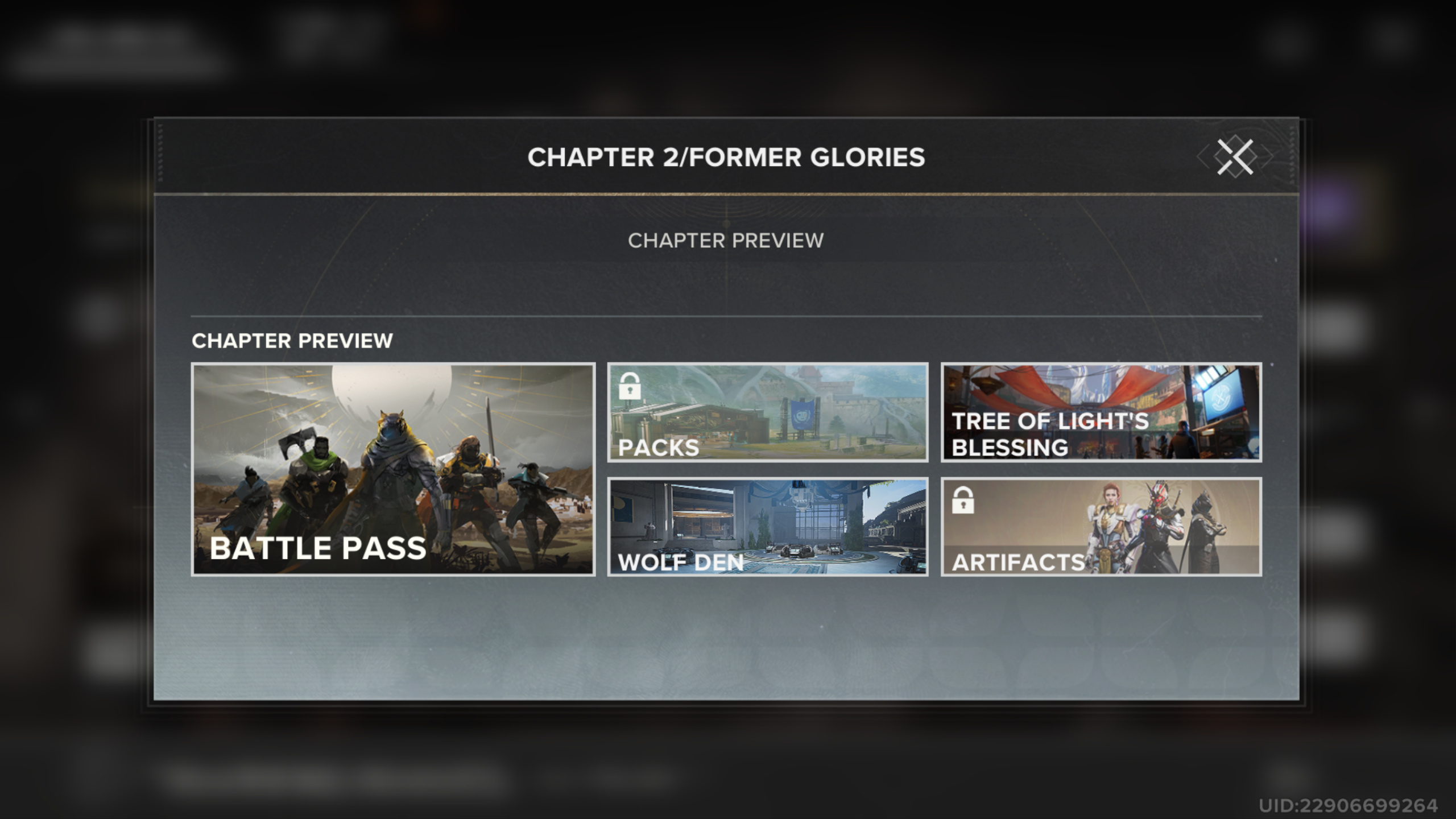Open Tree of Light's Blessing tile
This screenshot has height=819, width=1456.
tap(1101, 412)
